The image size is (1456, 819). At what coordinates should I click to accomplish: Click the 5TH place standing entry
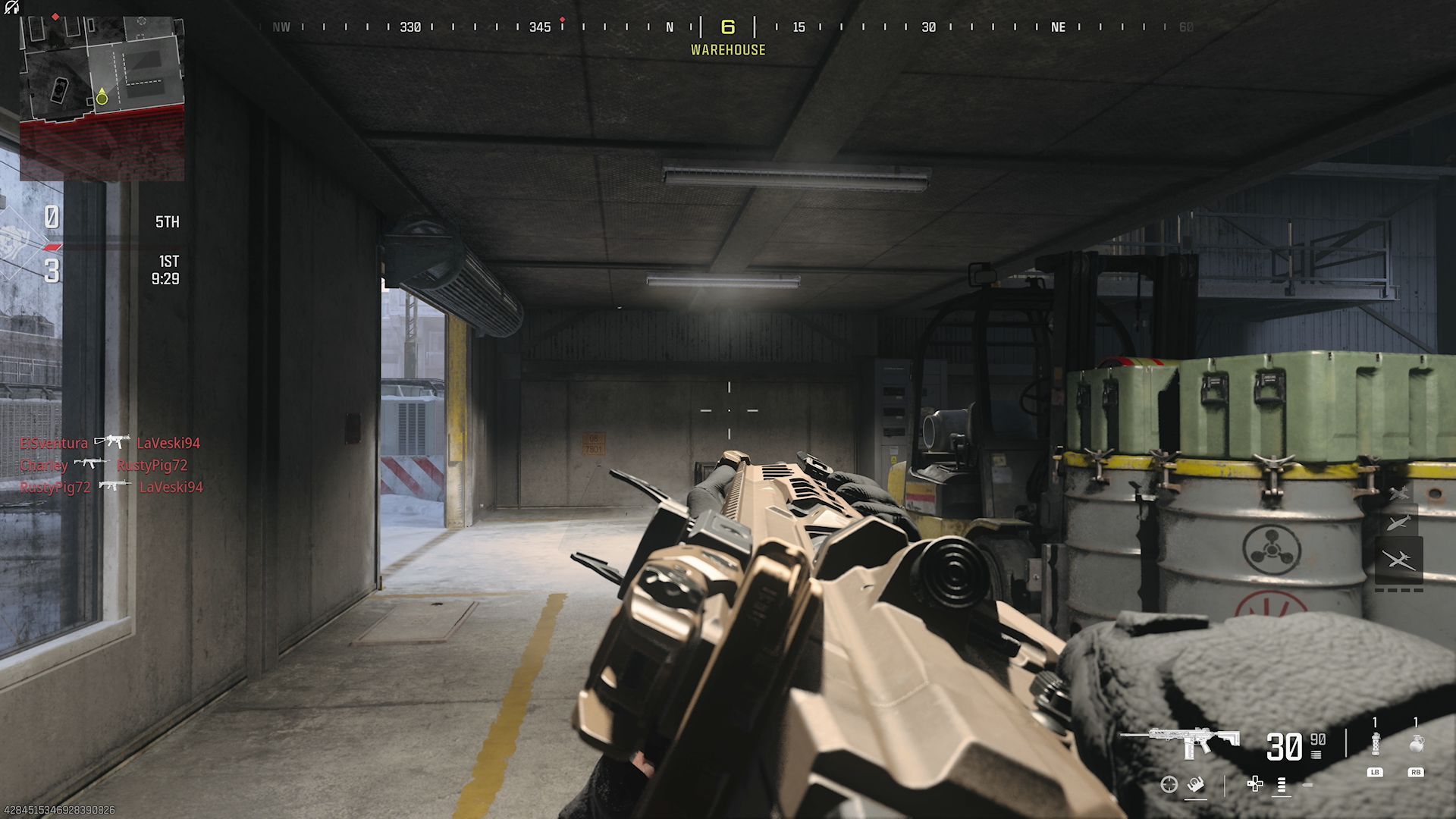click(168, 221)
